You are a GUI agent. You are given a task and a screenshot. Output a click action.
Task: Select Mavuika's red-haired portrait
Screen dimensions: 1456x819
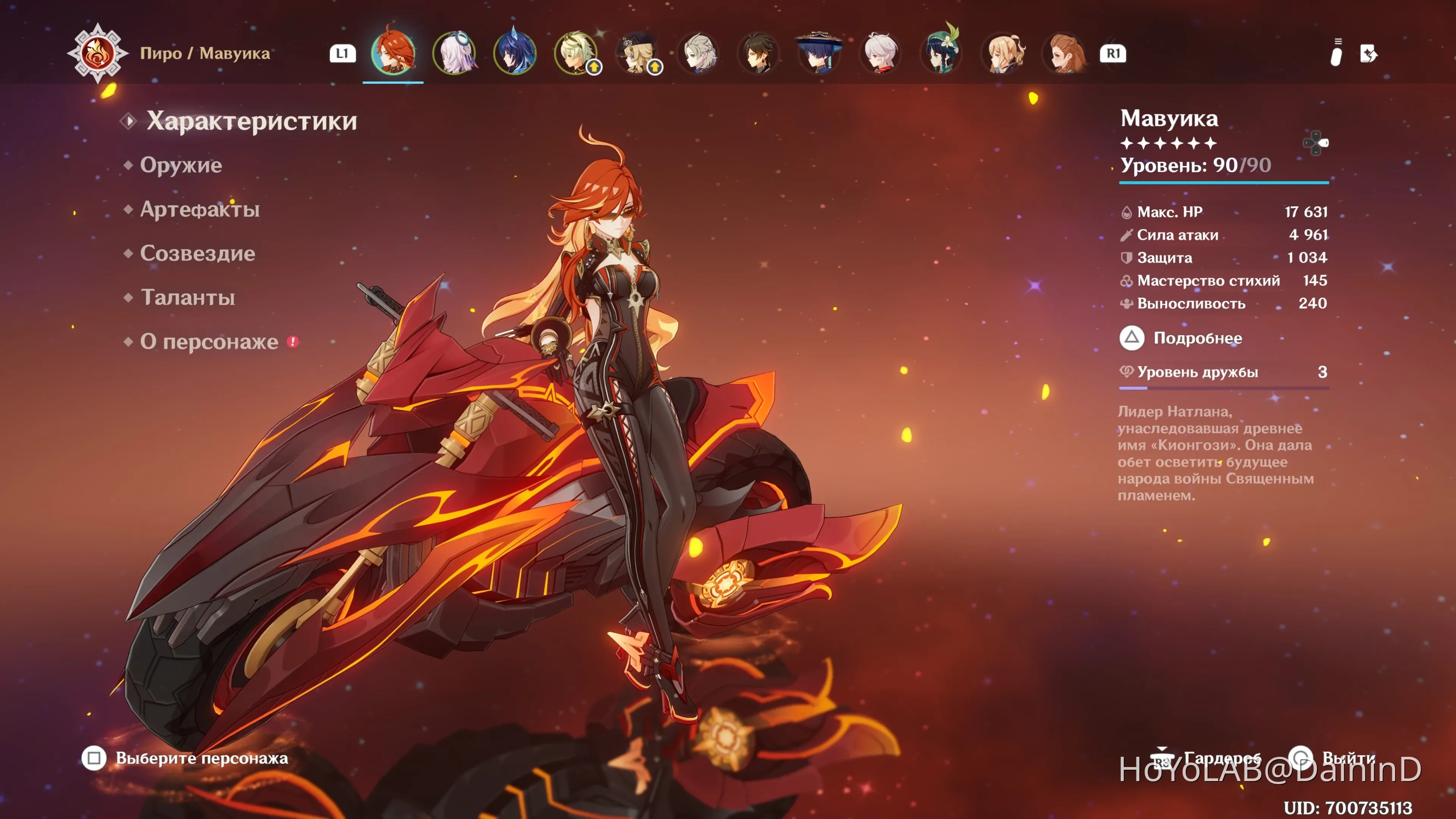[394, 53]
